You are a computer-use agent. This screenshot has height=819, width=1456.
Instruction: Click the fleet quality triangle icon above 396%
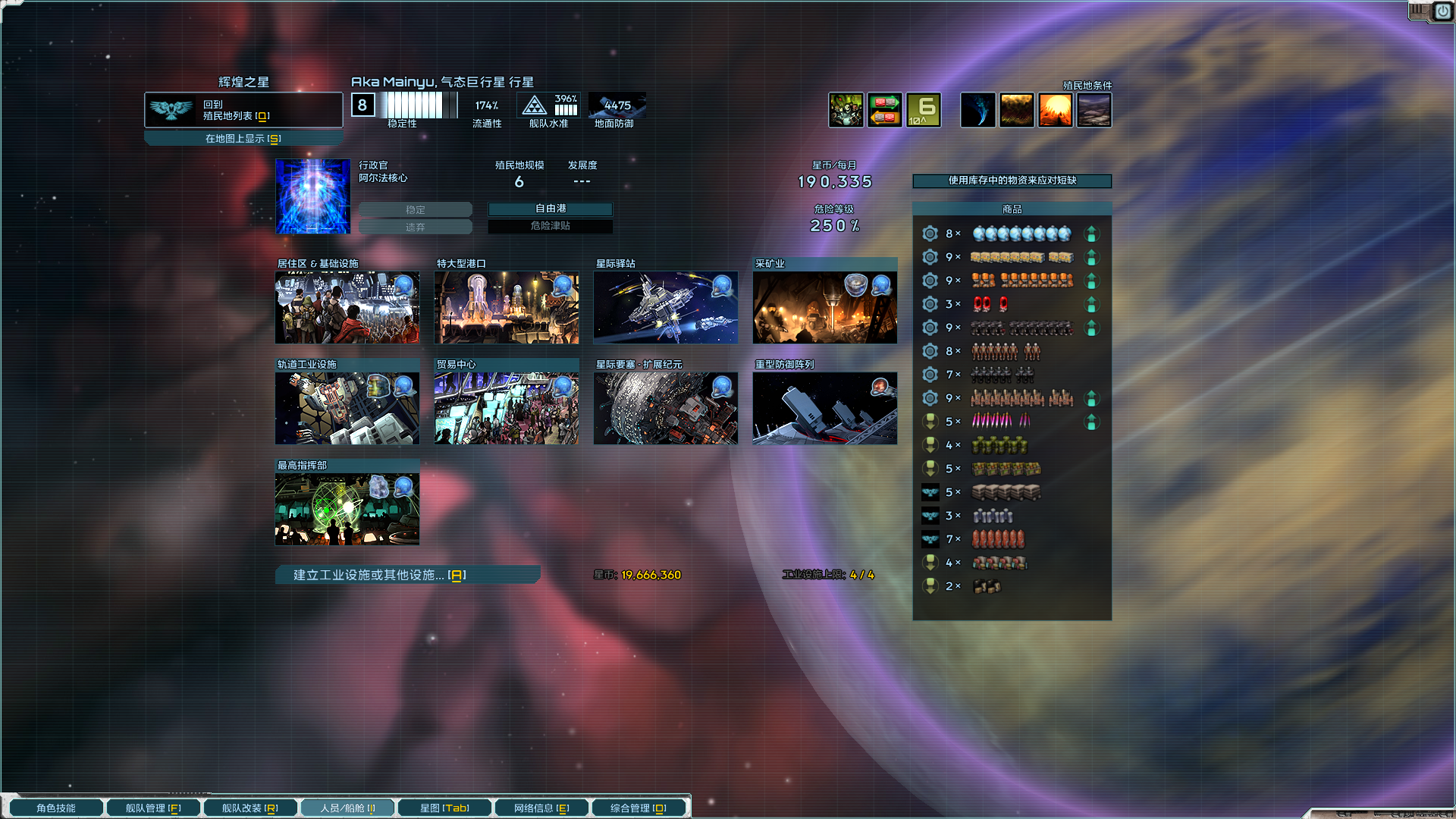(535, 106)
